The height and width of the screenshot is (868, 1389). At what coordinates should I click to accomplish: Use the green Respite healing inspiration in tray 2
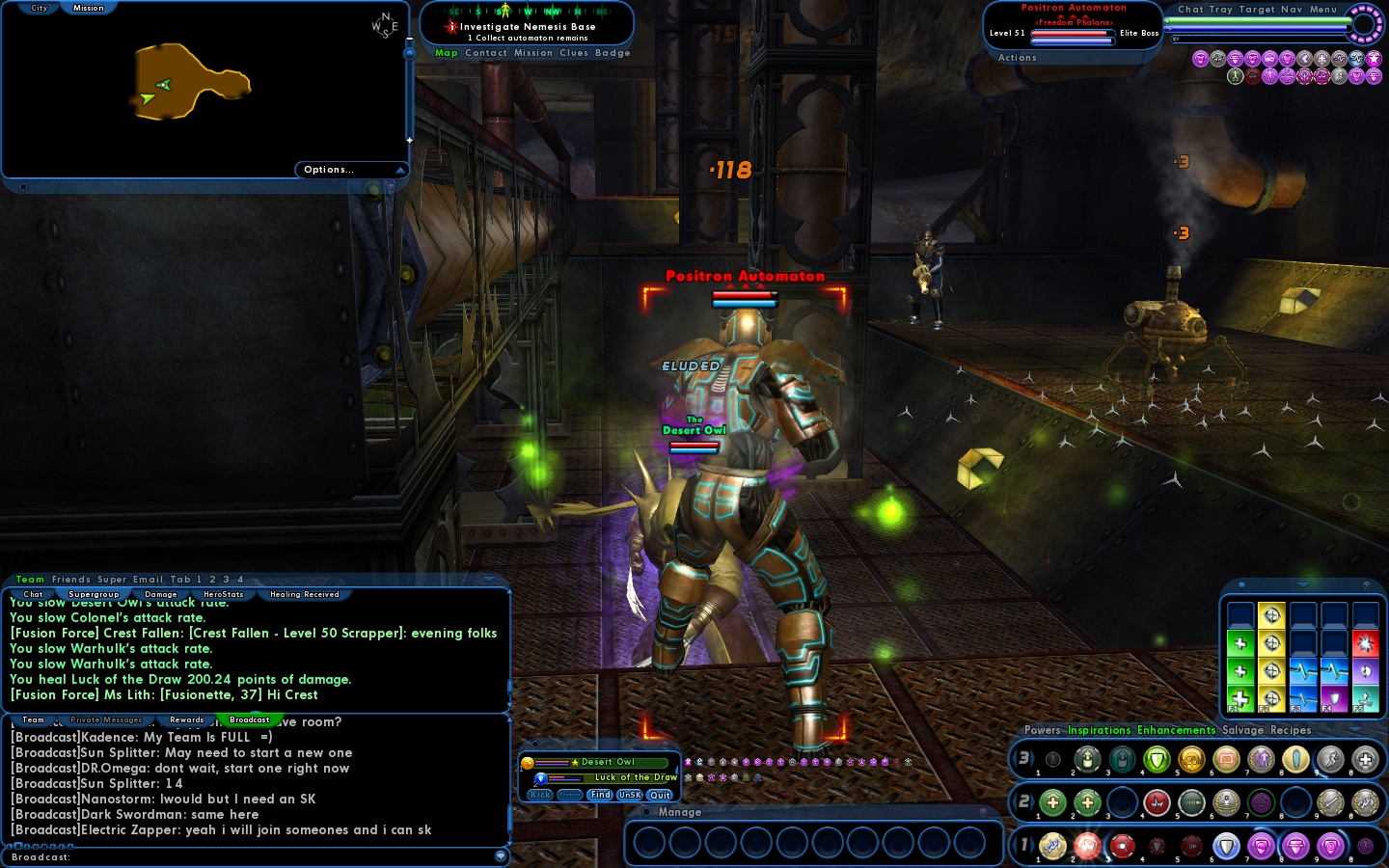pyautogui.click(x=1053, y=801)
